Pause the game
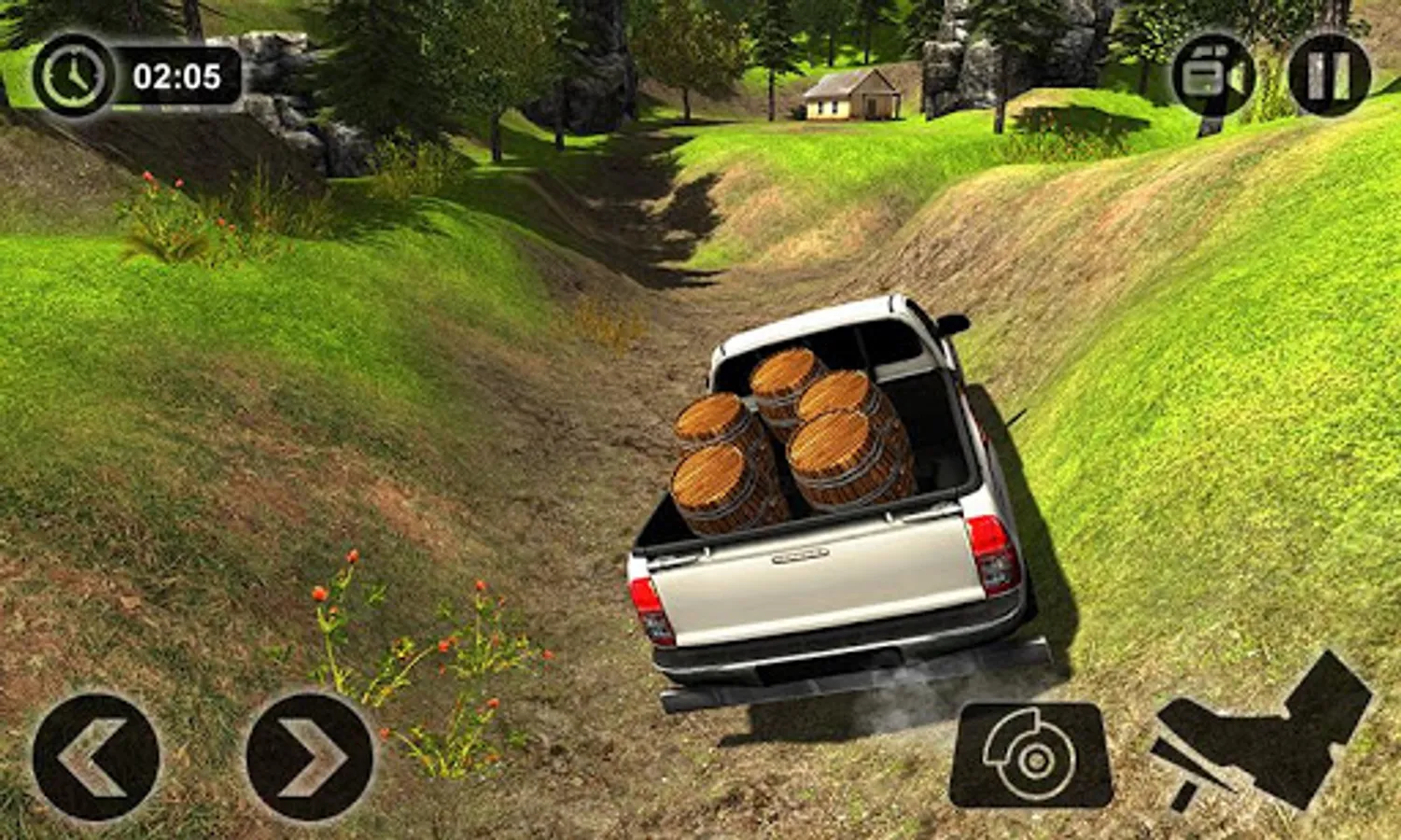Image resolution: width=1401 pixels, height=840 pixels. click(x=1329, y=76)
